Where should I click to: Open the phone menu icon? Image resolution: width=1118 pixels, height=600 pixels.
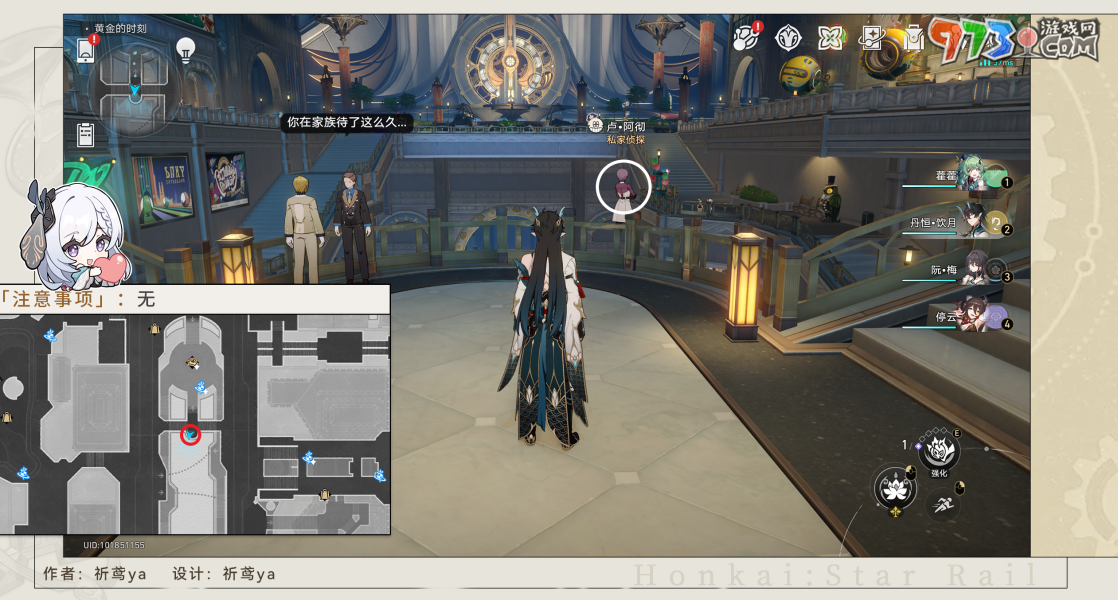(x=85, y=48)
